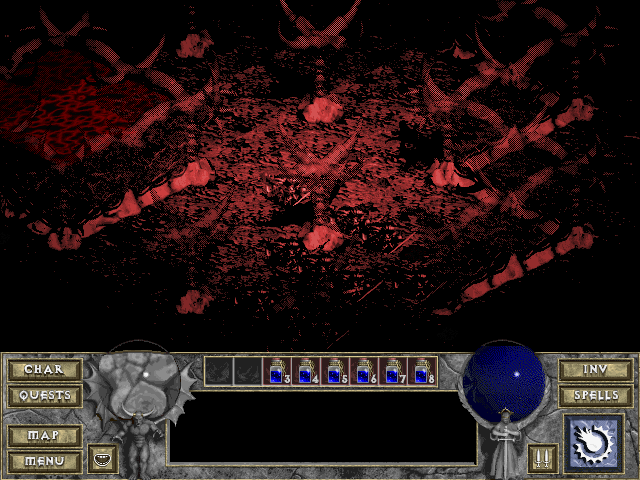
Task: Open chat with the mouth icon button
Action: click(x=102, y=459)
